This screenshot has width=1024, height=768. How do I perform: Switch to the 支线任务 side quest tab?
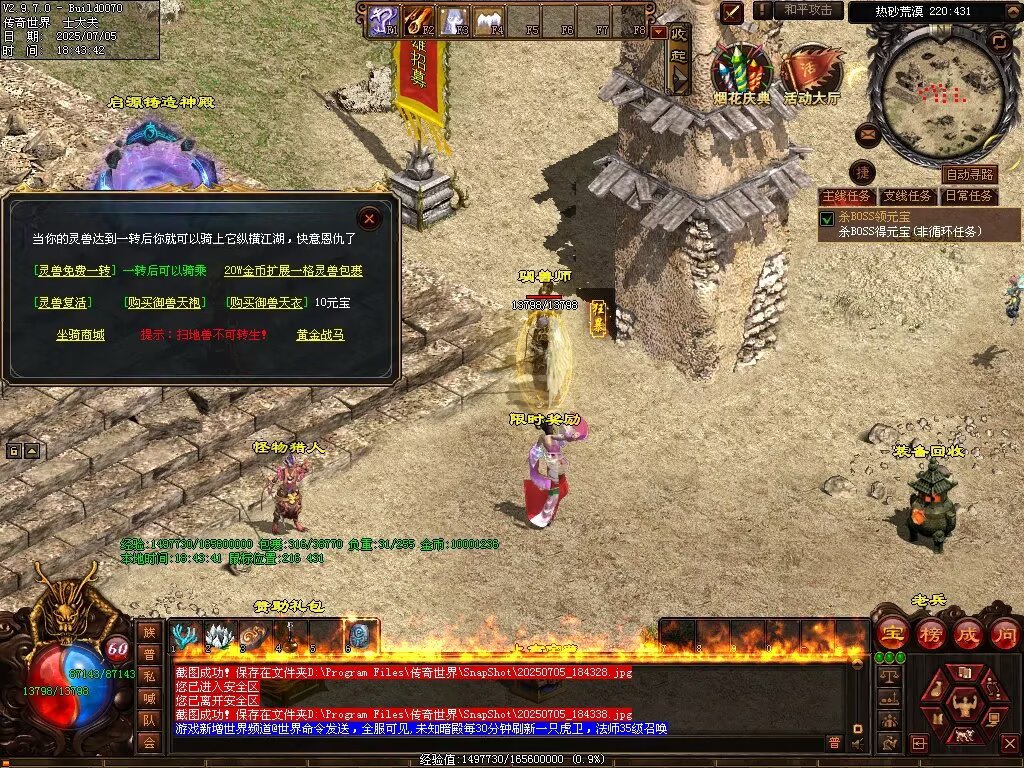click(x=908, y=196)
